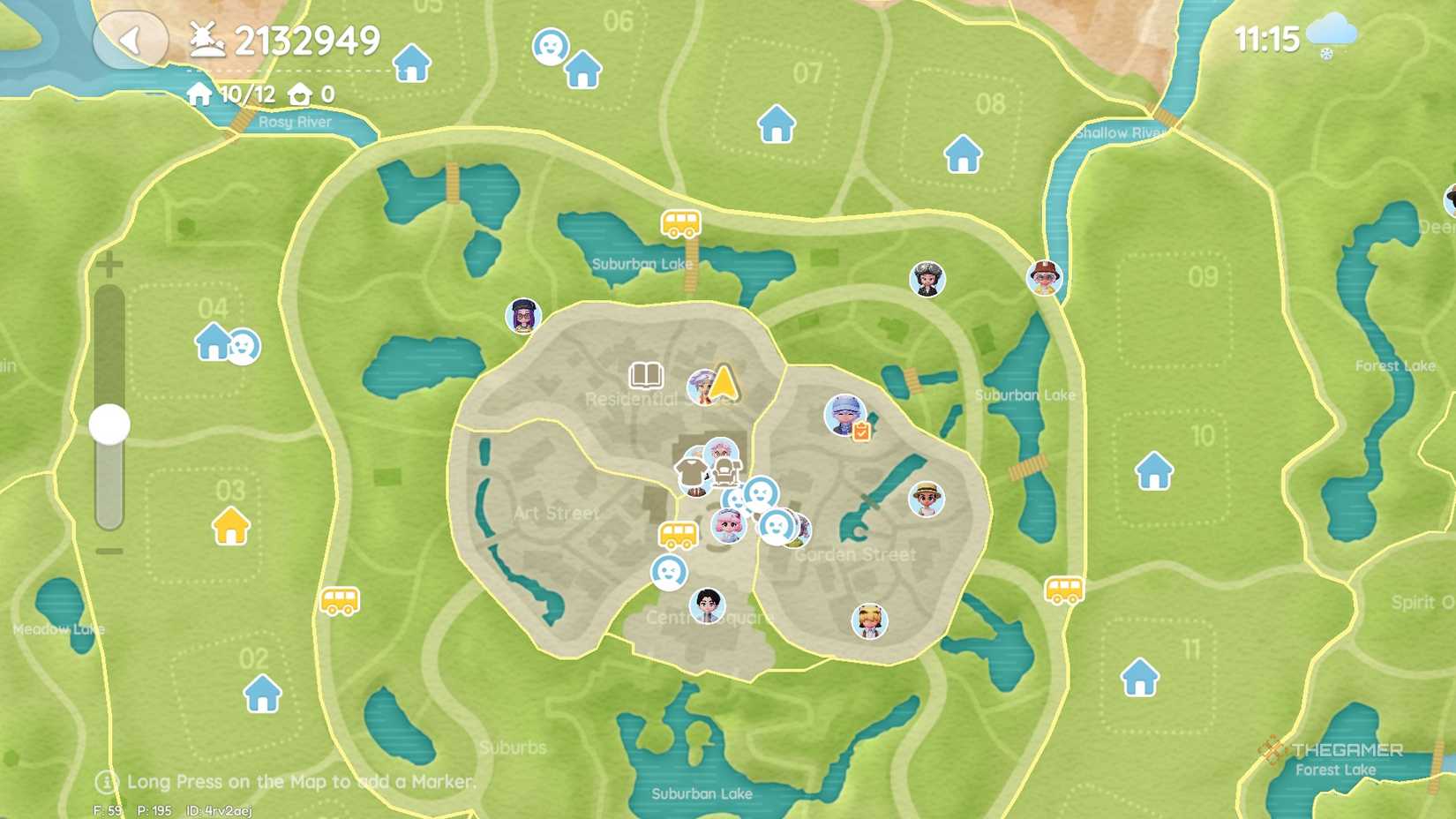
Task: Click the winking smiley friend icon near Central Square
Action: pyautogui.click(x=669, y=574)
